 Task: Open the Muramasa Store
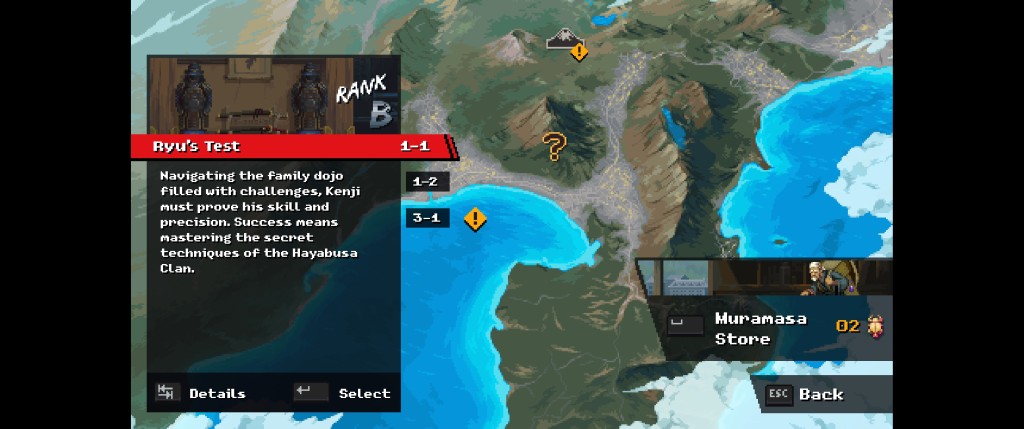[x=763, y=329]
